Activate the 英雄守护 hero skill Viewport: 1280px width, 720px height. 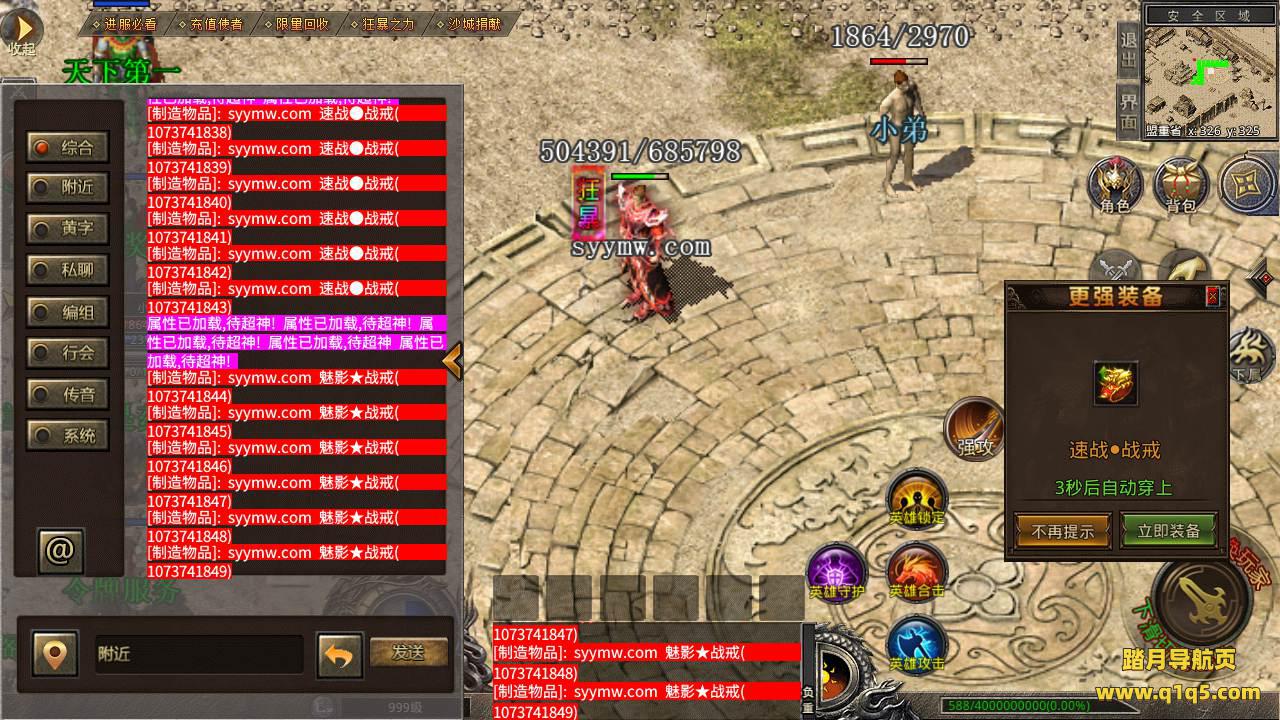[x=837, y=573]
